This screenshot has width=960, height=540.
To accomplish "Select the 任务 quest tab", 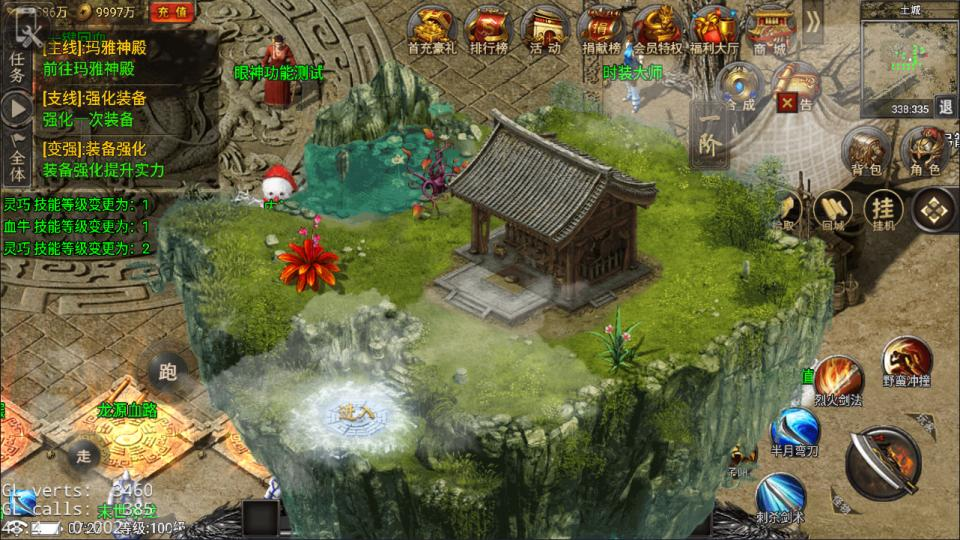I will point(17,66).
